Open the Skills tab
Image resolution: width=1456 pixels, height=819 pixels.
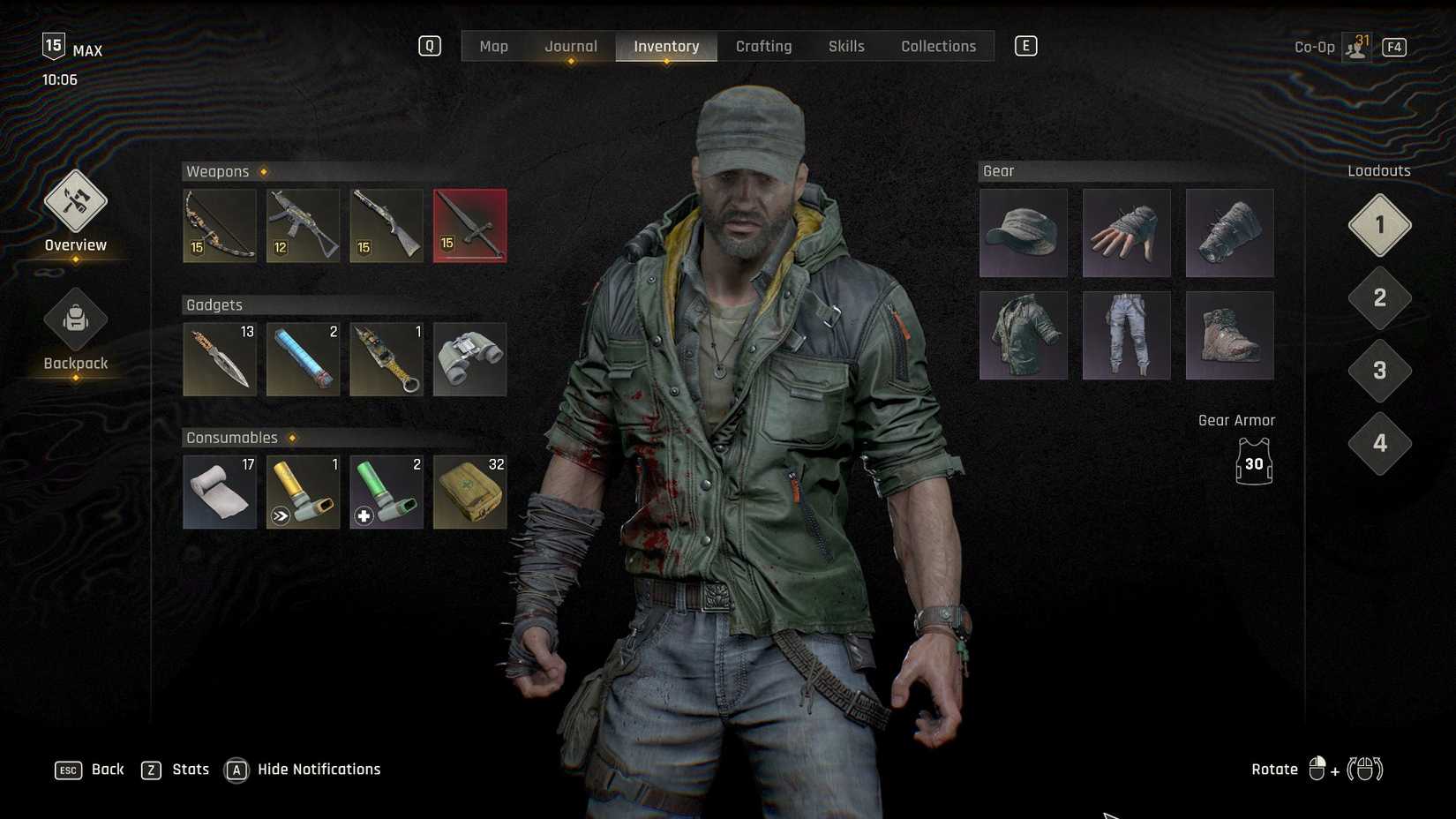click(845, 46)
